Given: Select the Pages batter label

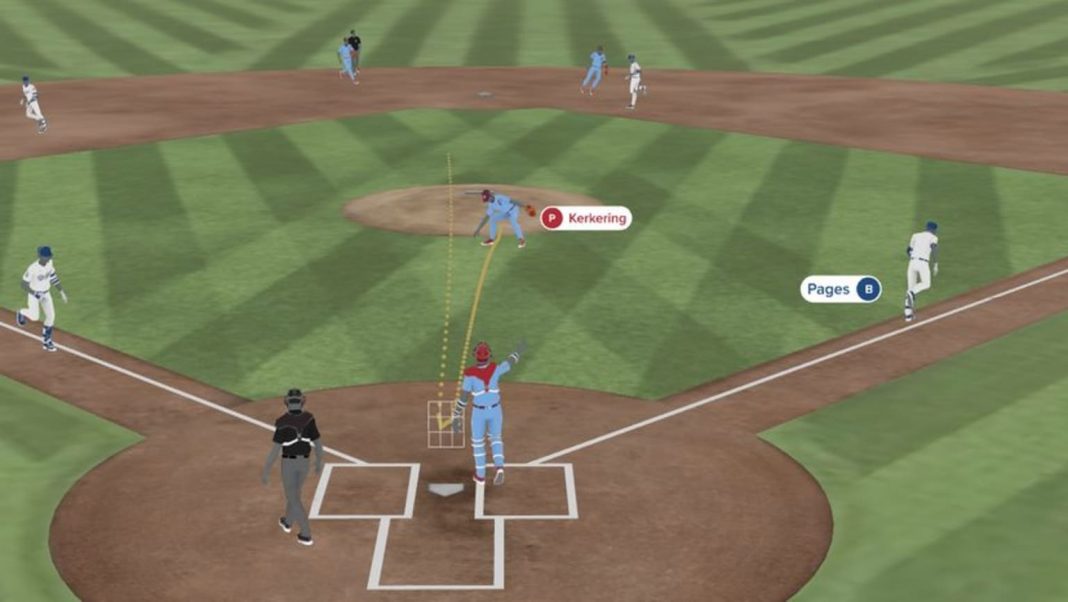Looking at the screenshot, I should click(x=840, y=289).
